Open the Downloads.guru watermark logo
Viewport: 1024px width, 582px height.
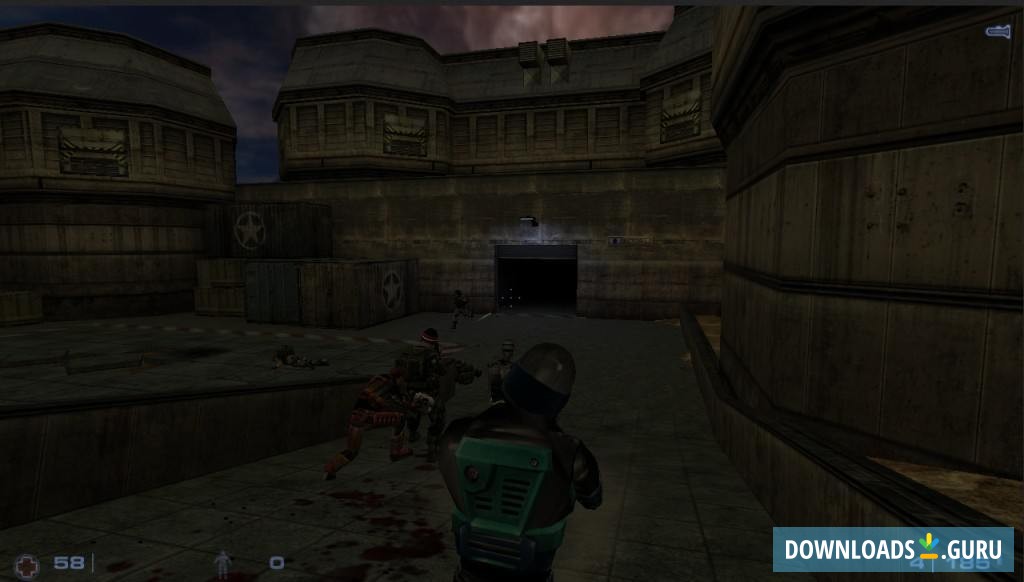[892, 549]
